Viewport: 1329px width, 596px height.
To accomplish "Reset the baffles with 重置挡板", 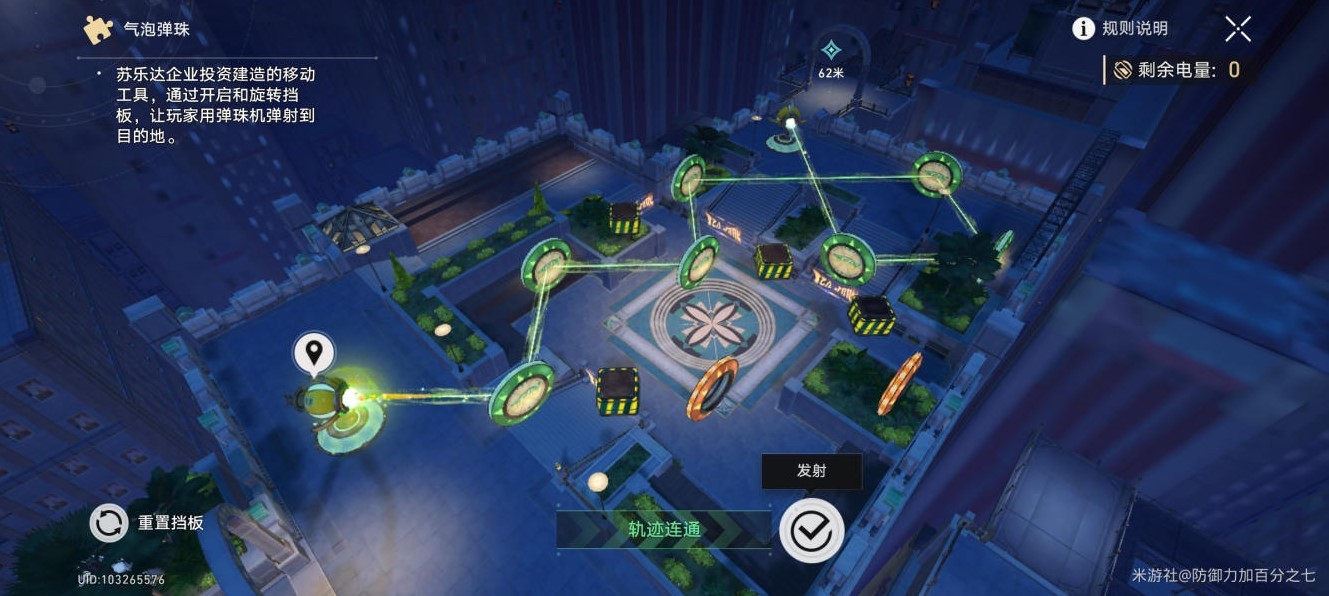I will [x=147, y=522].
